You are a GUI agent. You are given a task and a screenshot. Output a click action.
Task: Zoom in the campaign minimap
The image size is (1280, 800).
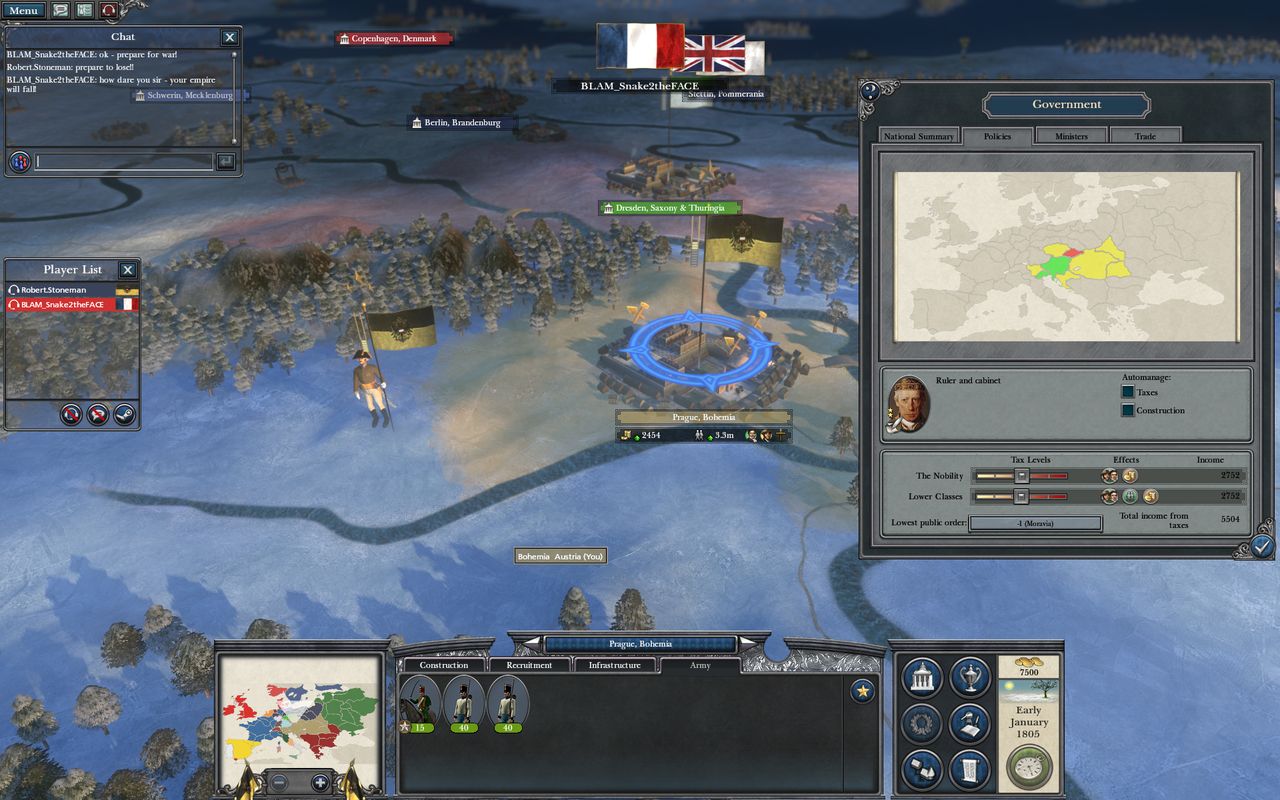(x=320, y=782)
